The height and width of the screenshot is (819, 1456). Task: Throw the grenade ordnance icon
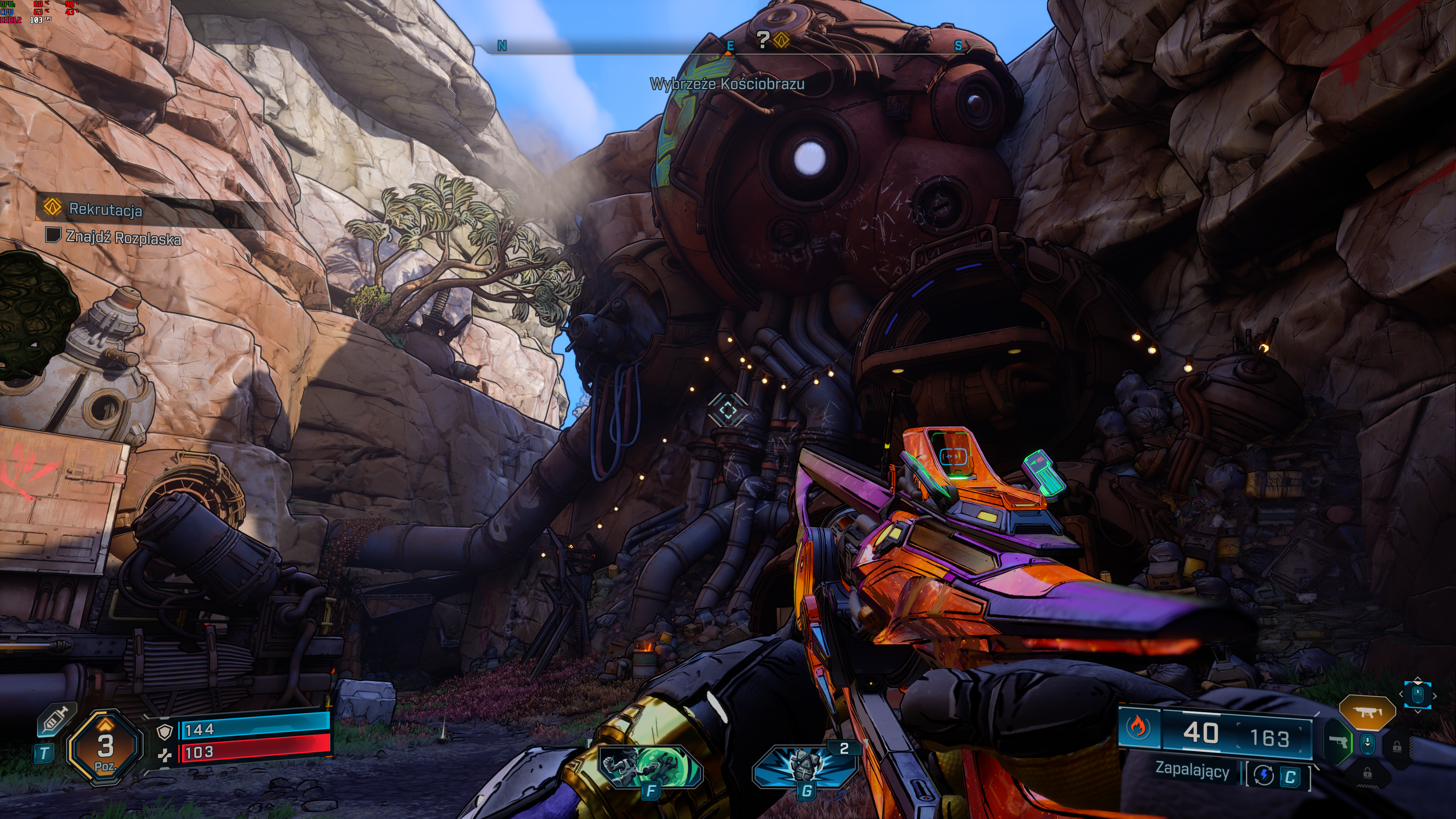805,765
